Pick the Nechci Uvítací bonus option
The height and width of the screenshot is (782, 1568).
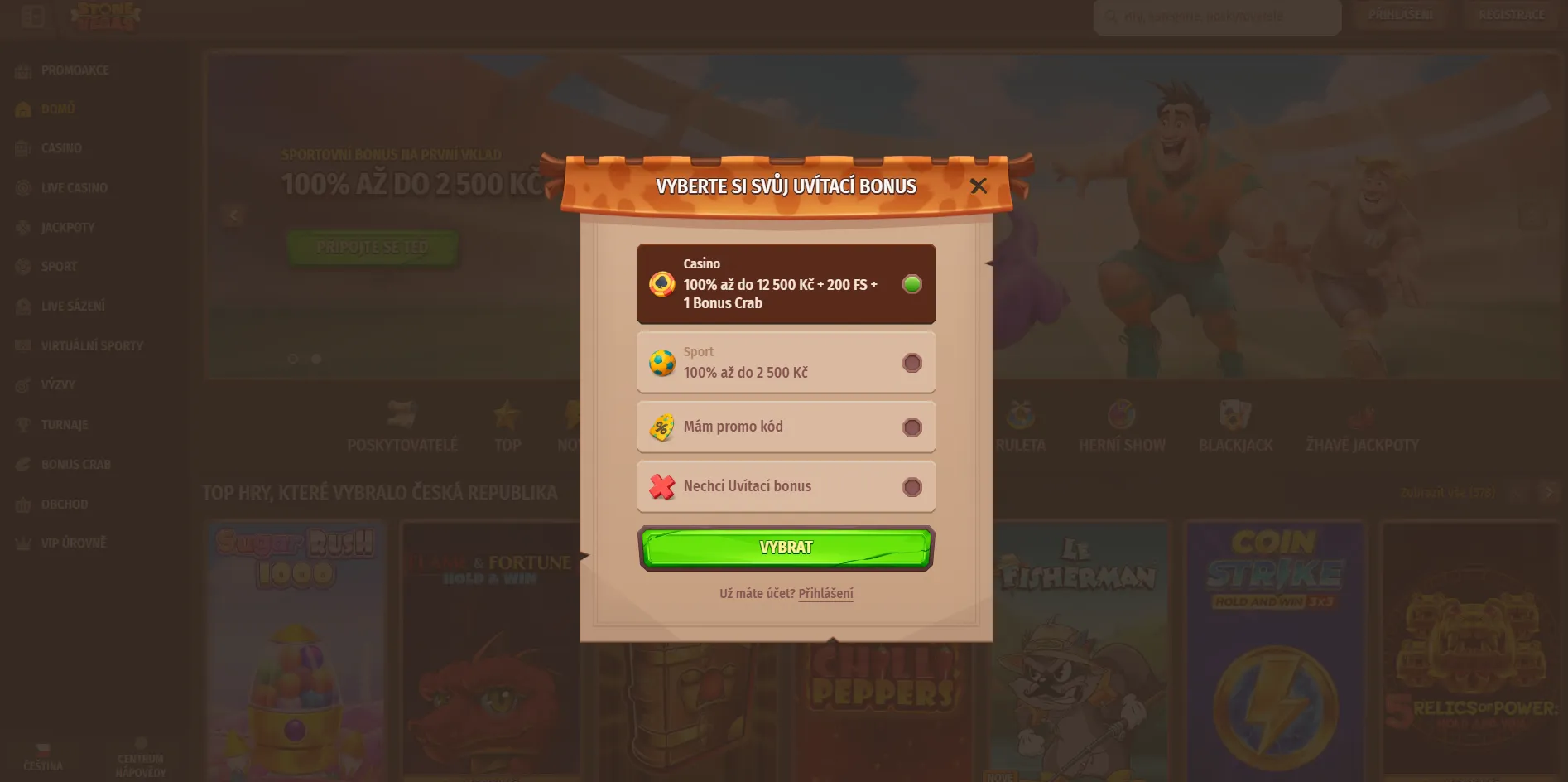pos(785,487)
